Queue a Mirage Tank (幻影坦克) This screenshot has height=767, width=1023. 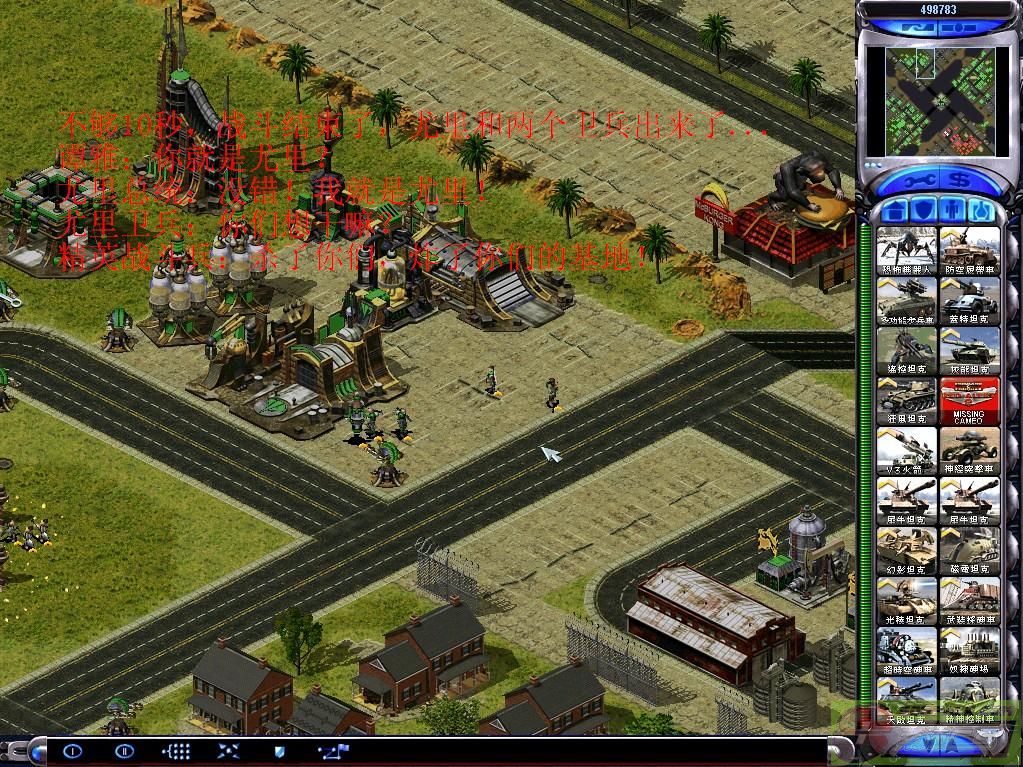[907, 550]
